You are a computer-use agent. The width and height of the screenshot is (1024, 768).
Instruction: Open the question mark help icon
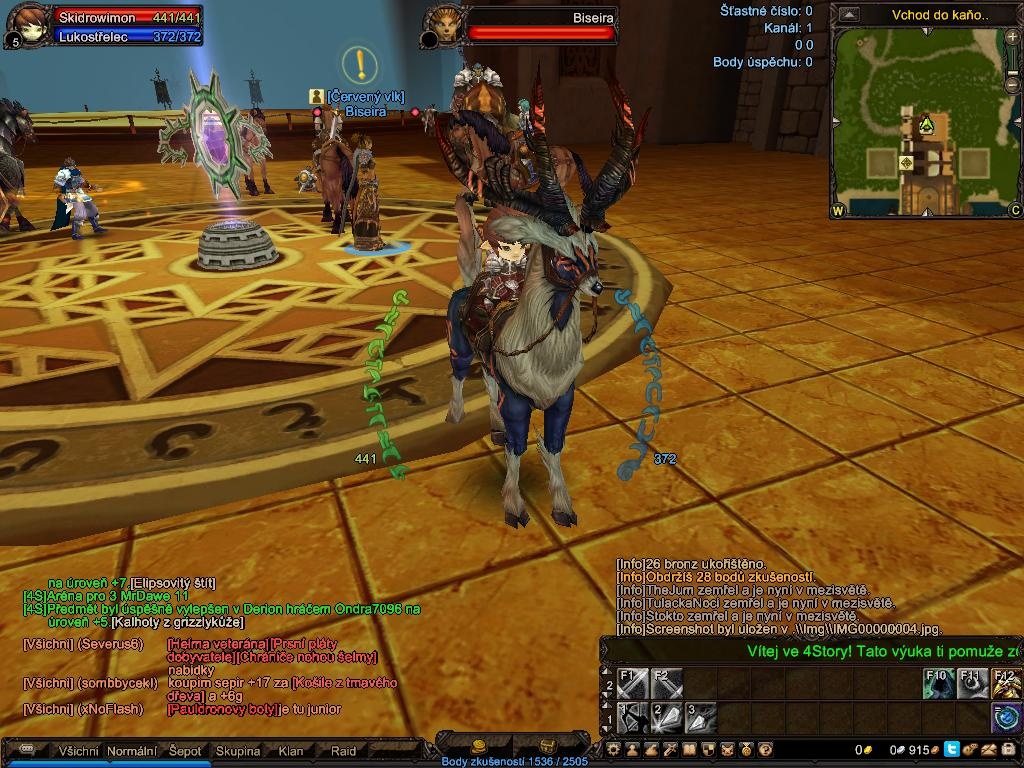pos(765,749)
